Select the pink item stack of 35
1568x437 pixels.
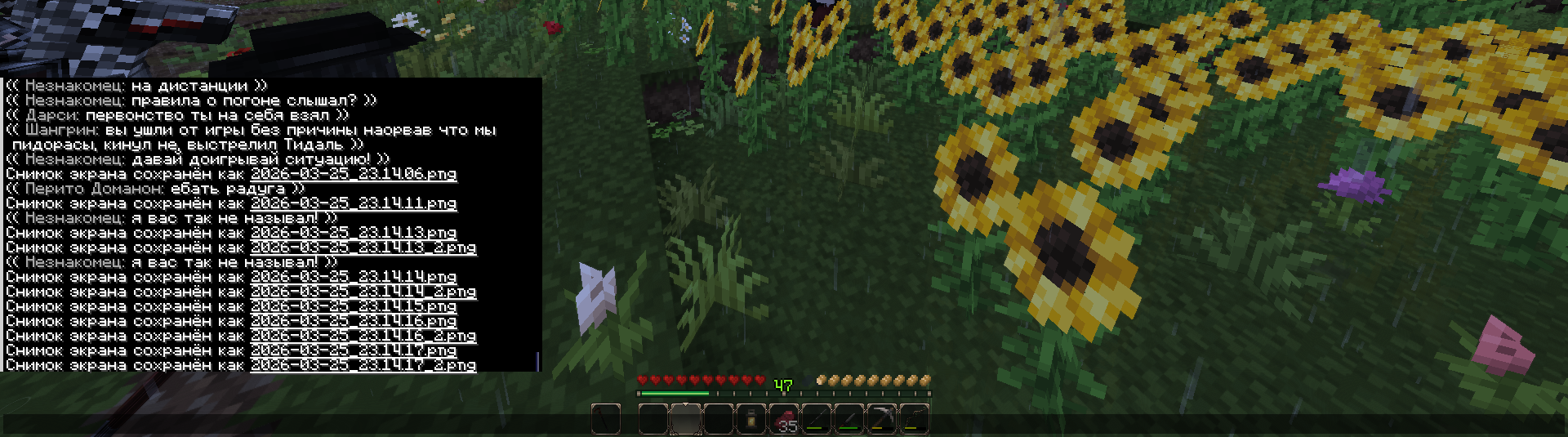(783, 419)
